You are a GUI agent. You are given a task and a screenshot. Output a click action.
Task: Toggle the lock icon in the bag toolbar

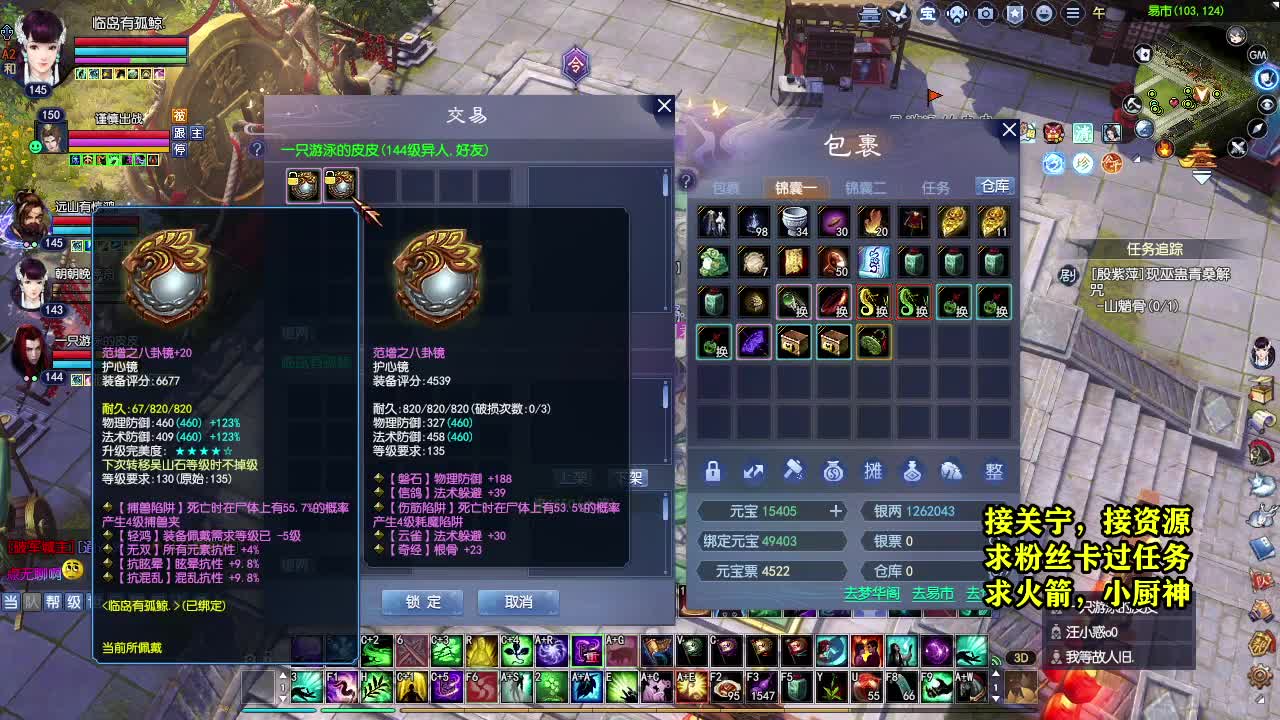[x=713, y=471]
